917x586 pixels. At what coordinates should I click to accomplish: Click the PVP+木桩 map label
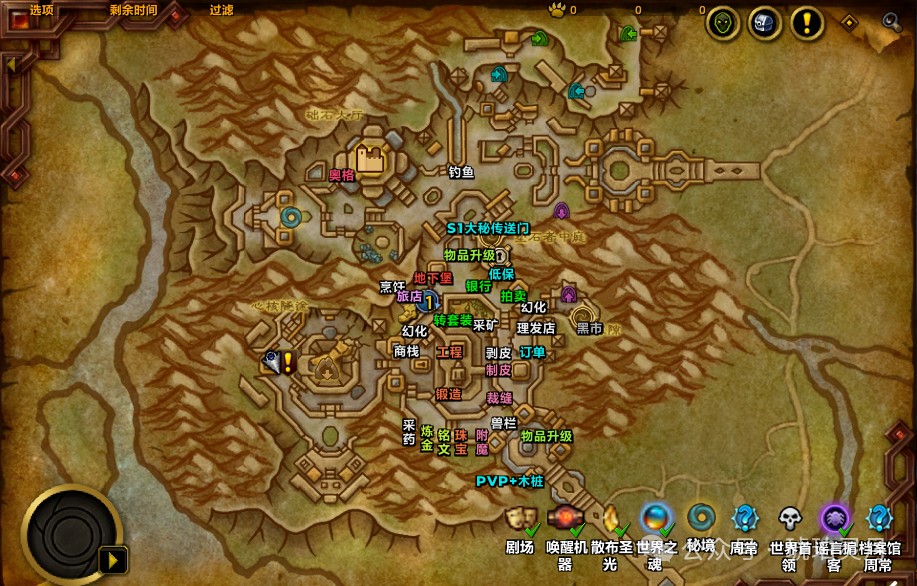(x=508, y=481)
